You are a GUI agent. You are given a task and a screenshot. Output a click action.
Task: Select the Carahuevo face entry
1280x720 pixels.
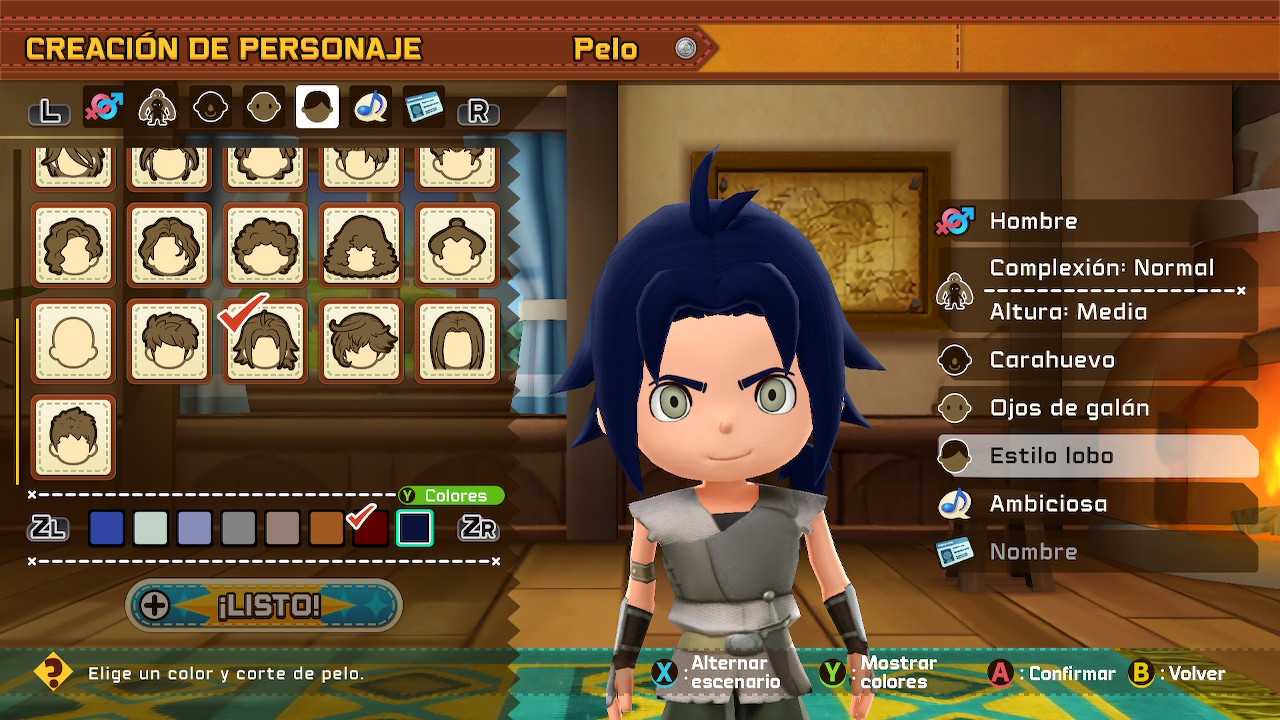1095,360
